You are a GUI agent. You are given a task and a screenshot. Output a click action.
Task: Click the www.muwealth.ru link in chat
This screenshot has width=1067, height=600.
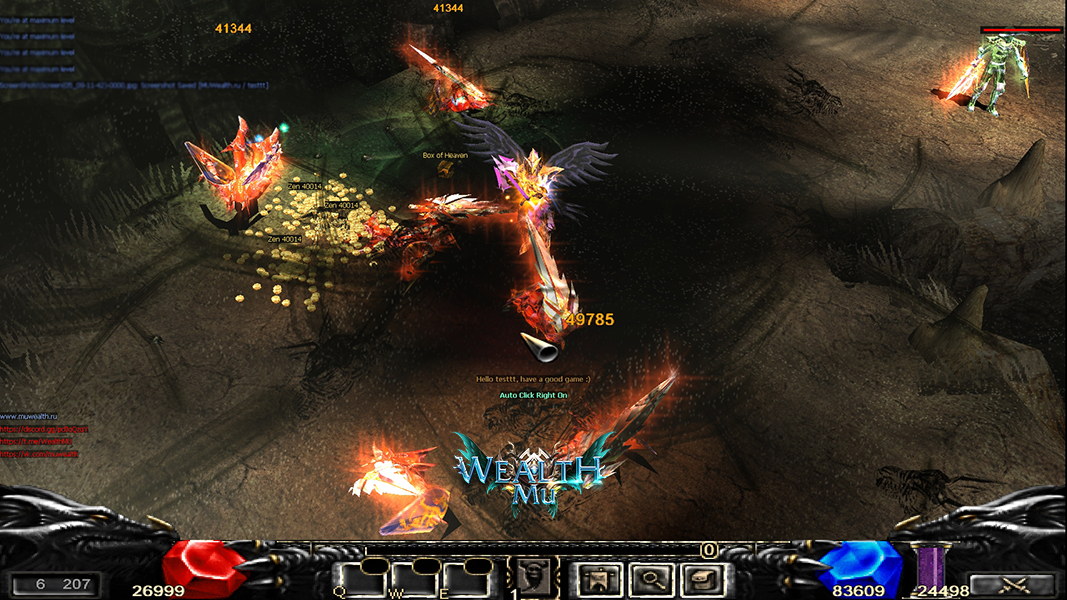pyautogui.click(x=30, y=416)
